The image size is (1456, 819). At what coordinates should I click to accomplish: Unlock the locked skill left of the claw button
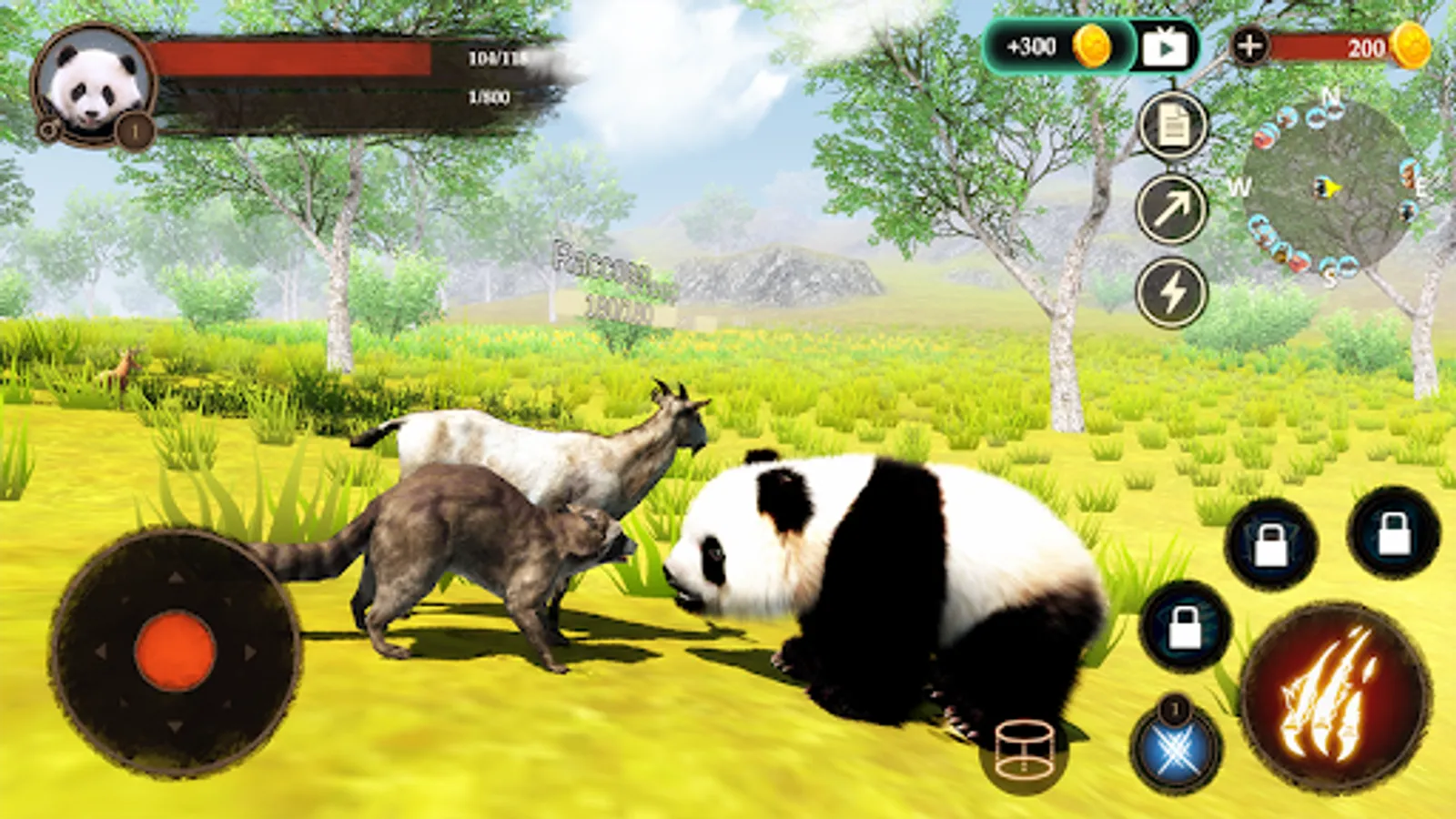1185,628
